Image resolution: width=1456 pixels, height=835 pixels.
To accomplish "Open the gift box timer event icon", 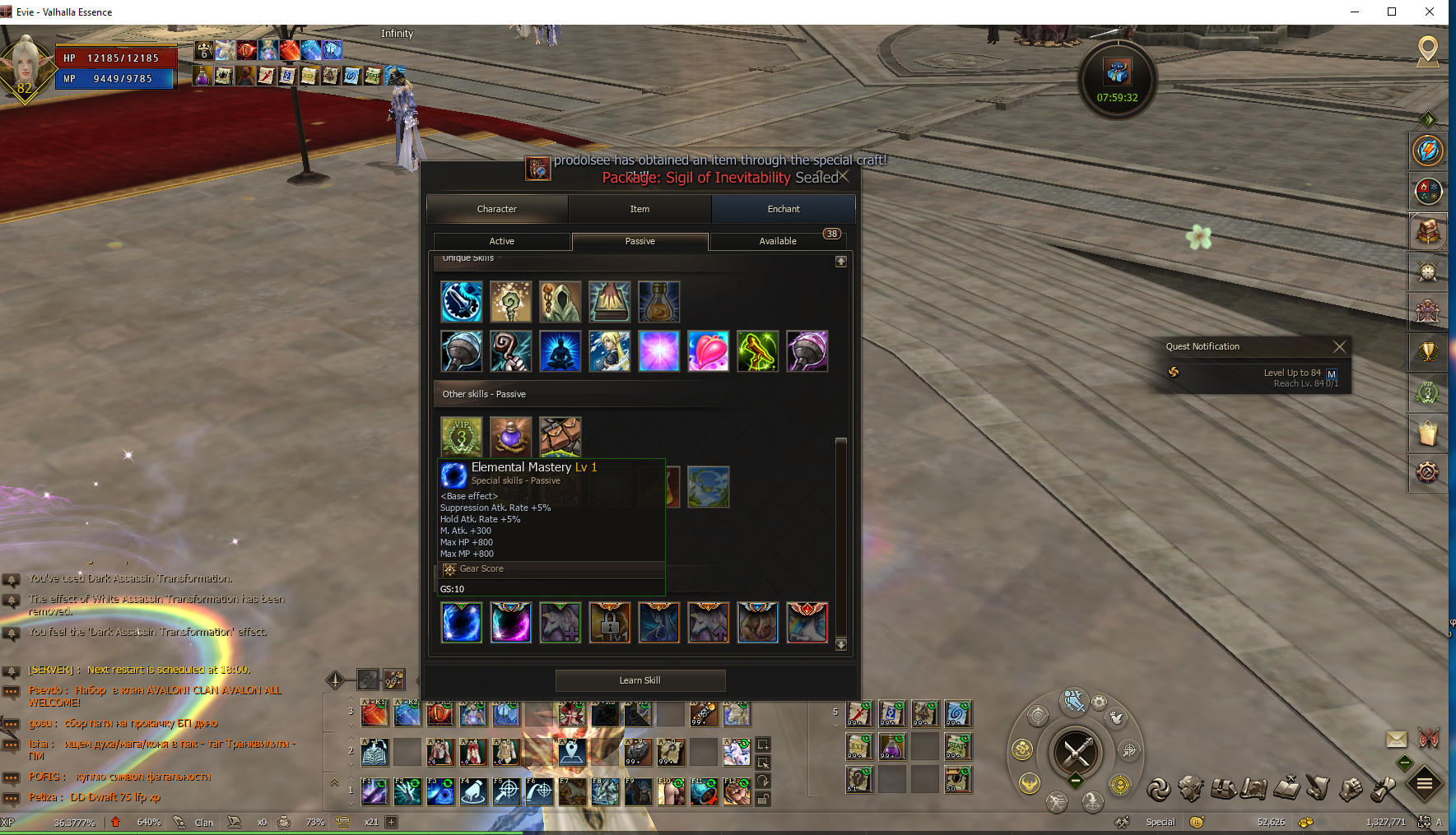I will [1117, 72].
